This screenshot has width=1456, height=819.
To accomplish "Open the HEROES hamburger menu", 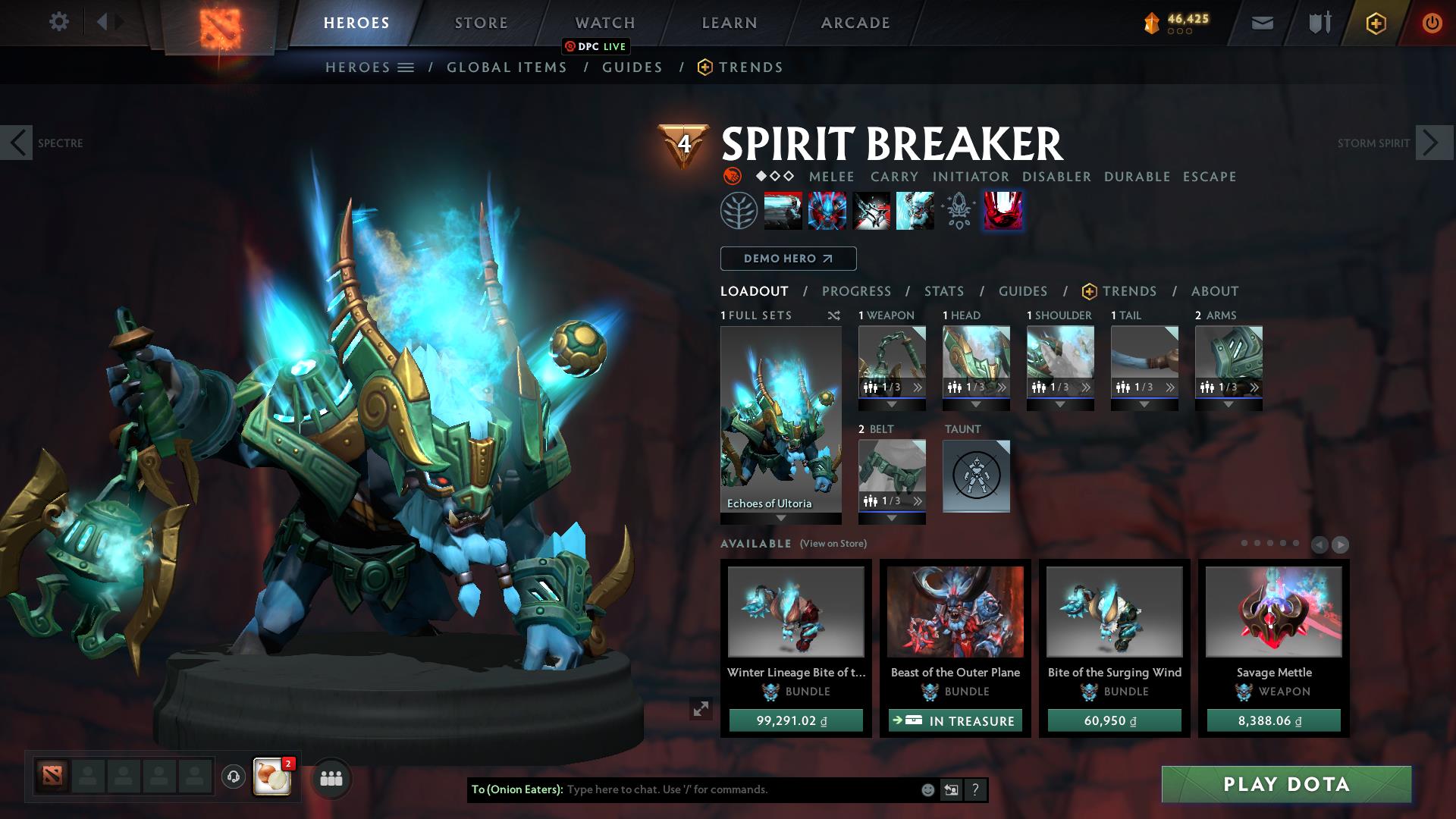I will point(407,67).
